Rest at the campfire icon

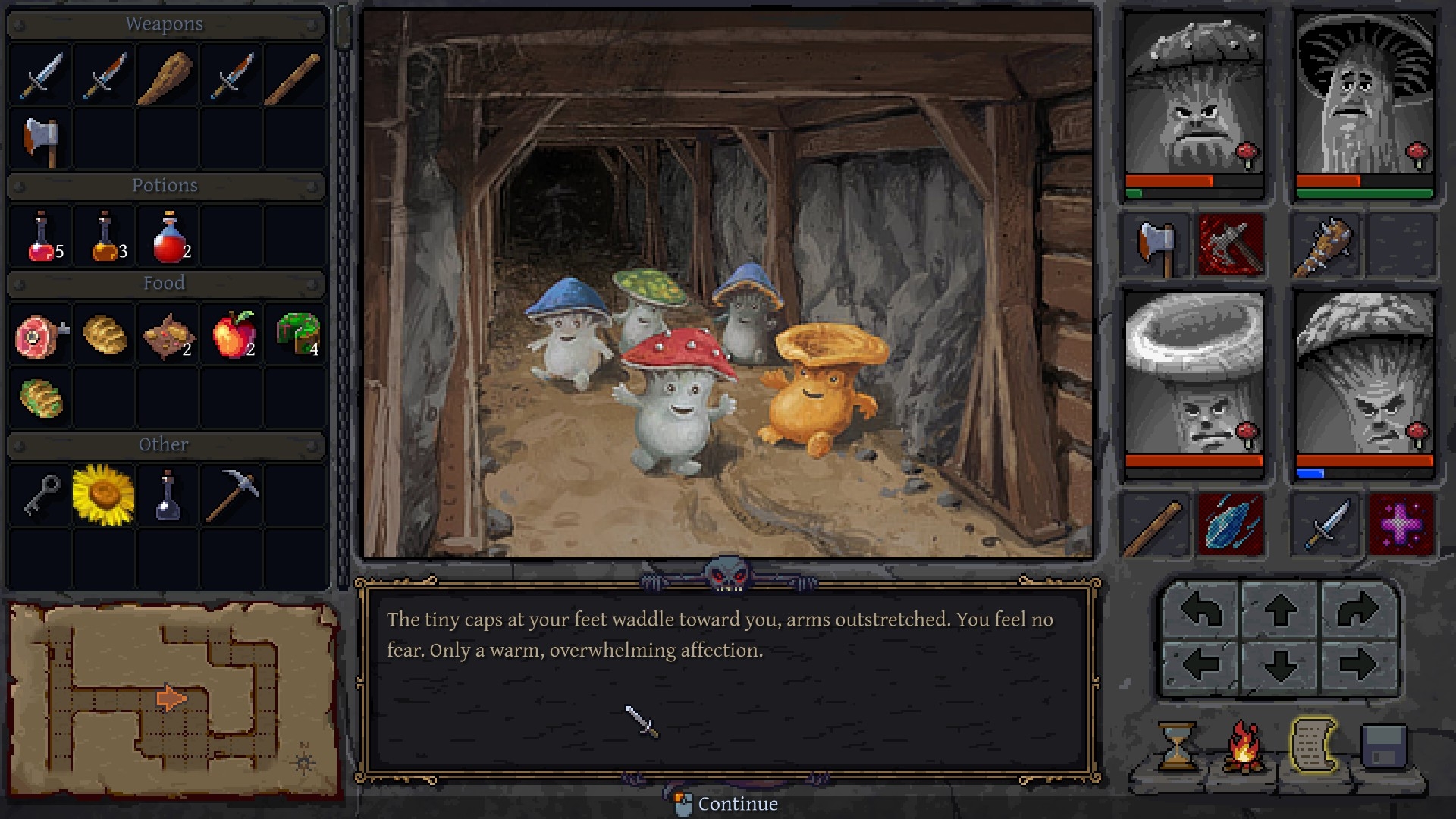click(1244, 746)
